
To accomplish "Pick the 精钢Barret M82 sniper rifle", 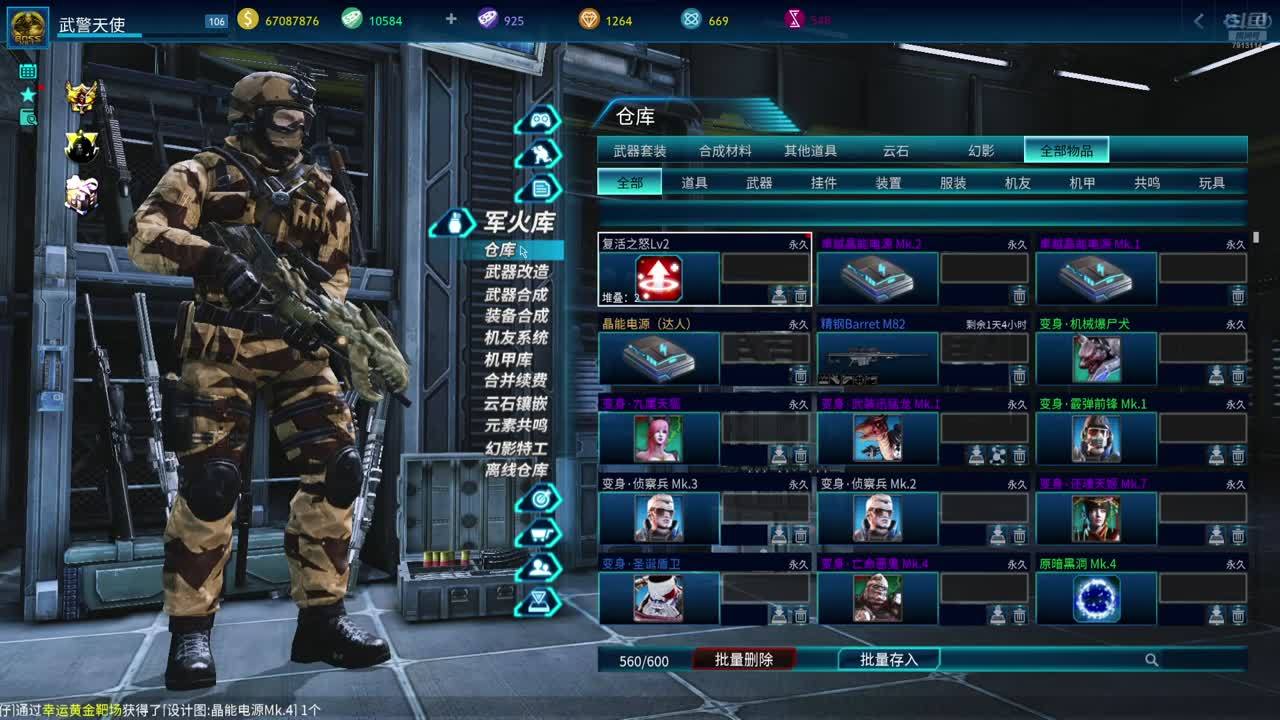I will [877, 358].
